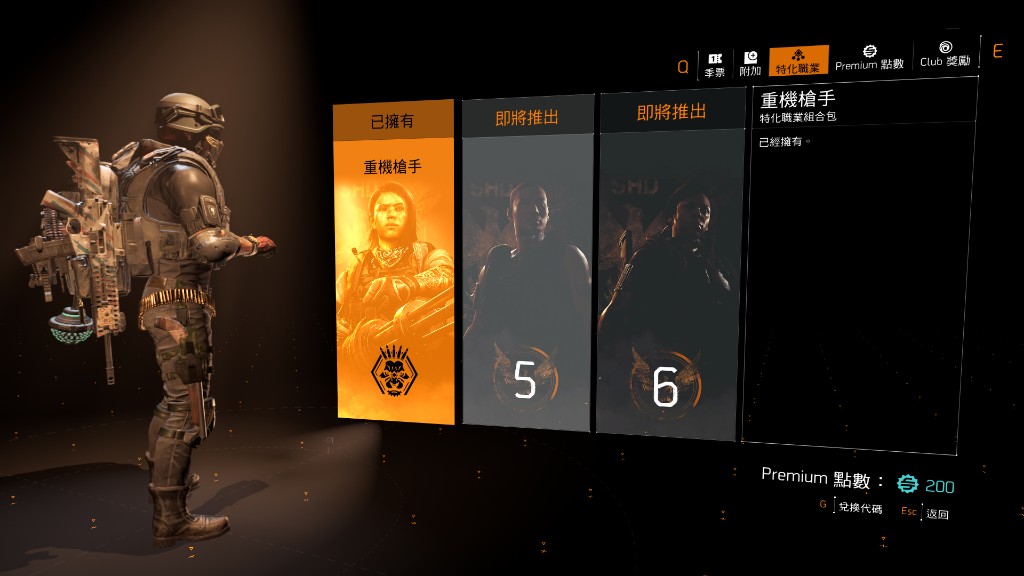Select the 特化職業 specialization tab
The width and height of the screenshot is (1024, 576).
coord(798,61)
